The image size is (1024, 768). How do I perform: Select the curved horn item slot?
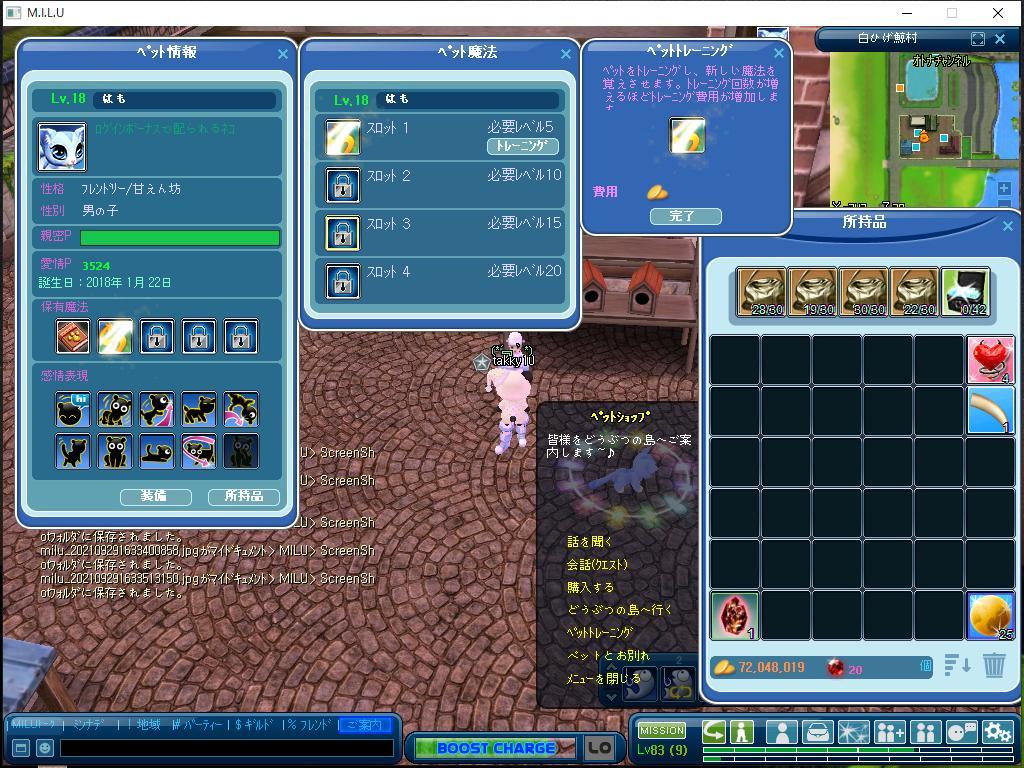(x=990, y=411)
